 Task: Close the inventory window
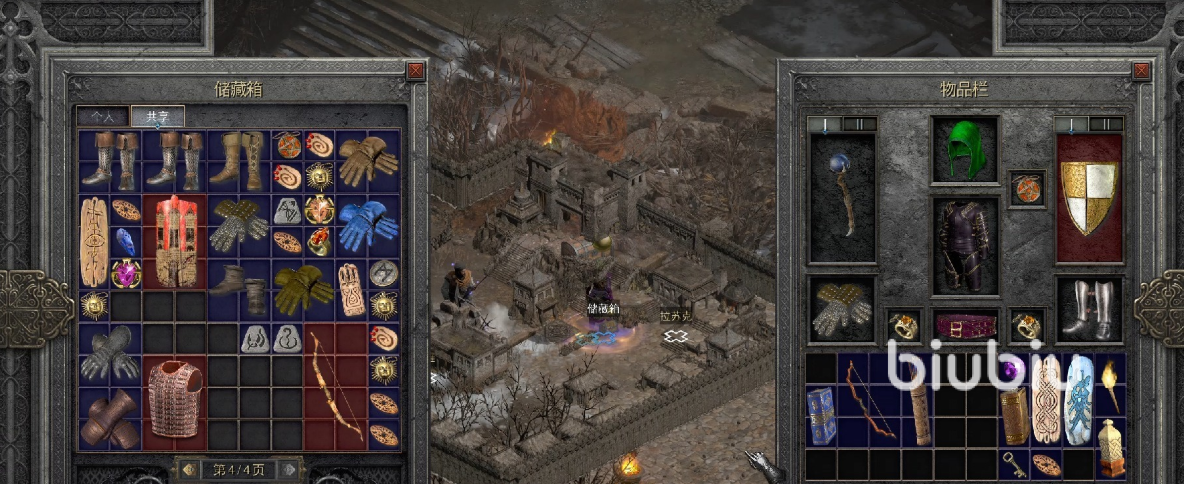point(1142,71)
